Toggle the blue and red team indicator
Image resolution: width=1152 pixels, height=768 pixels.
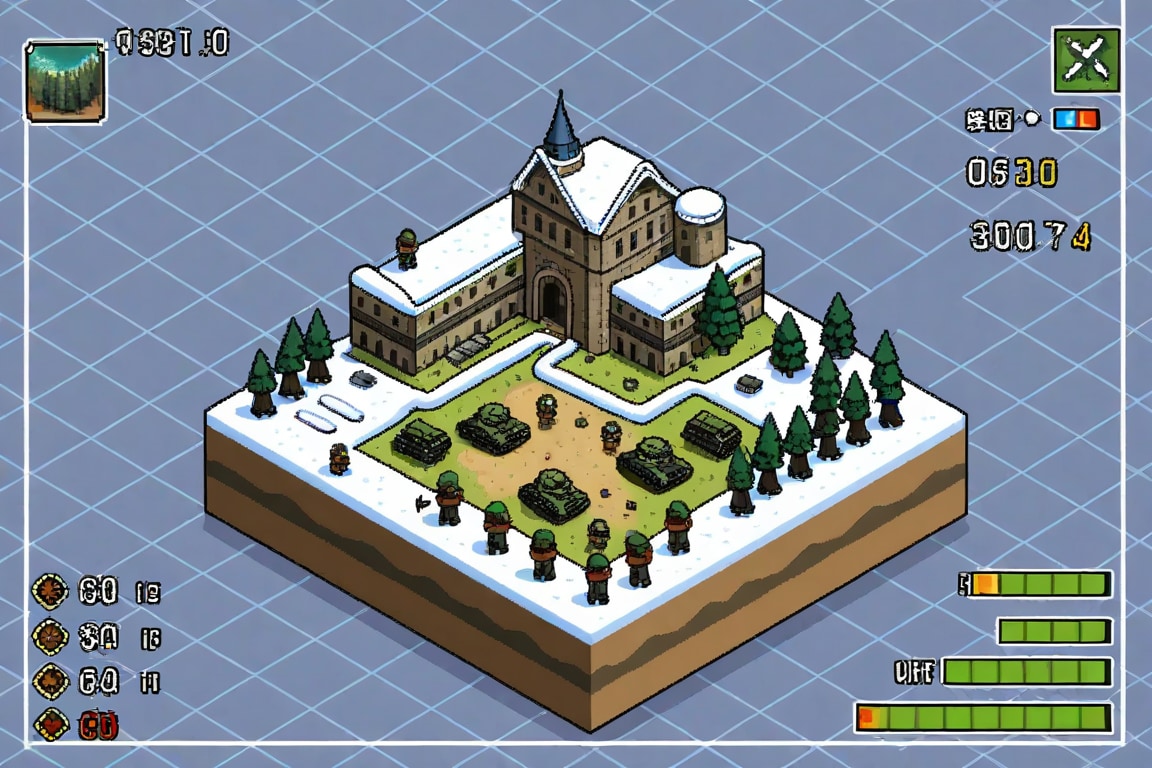pos(1076,120)
